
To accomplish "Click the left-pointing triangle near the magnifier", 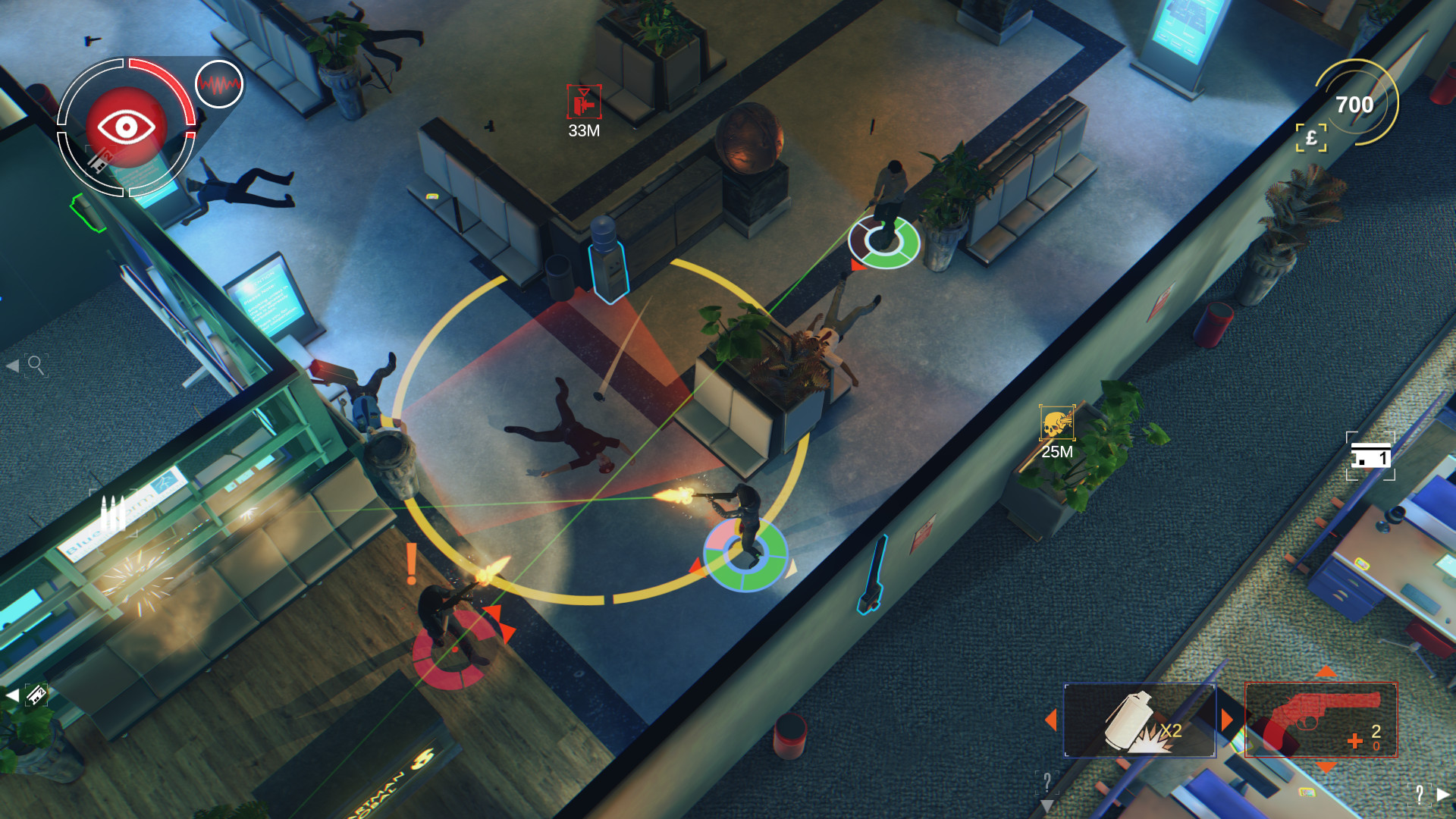I will pyautogui.click(x=12, y=365).
